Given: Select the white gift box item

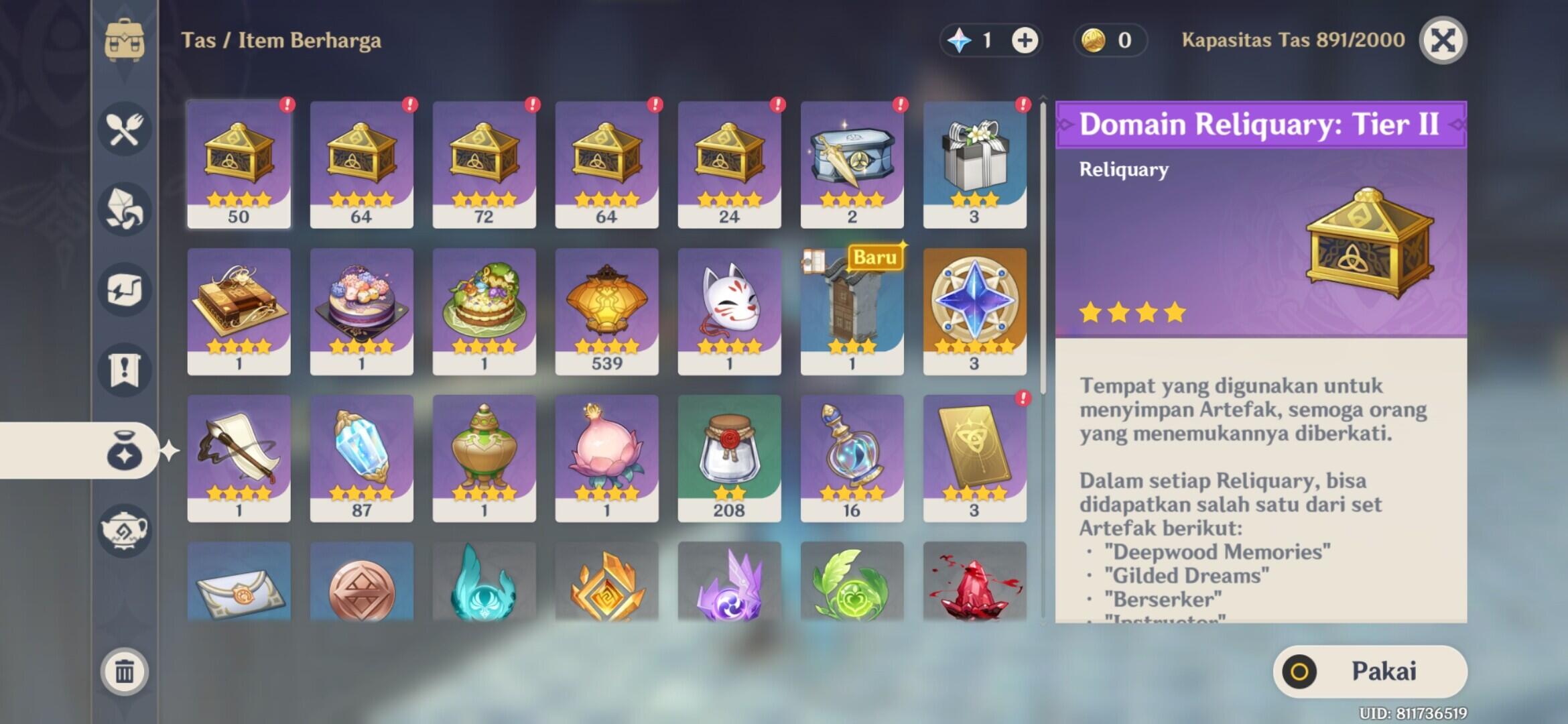Looking at the screenshot, I should [x=974, y=164].
